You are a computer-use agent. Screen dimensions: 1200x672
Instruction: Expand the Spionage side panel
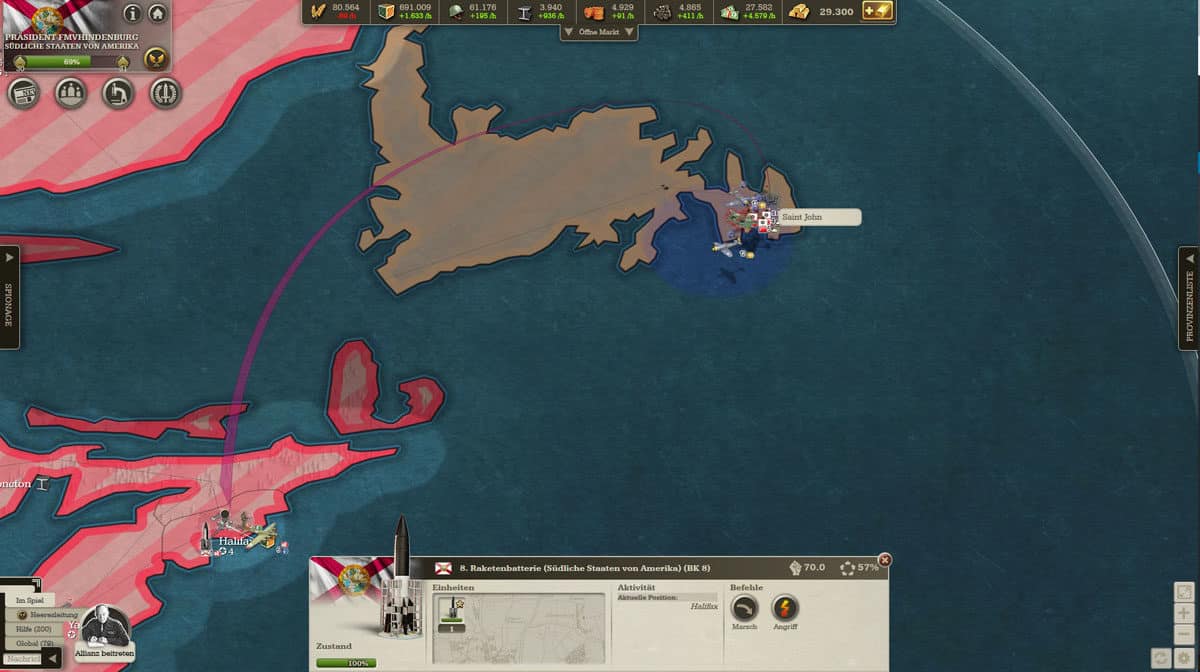pos(9,298)
